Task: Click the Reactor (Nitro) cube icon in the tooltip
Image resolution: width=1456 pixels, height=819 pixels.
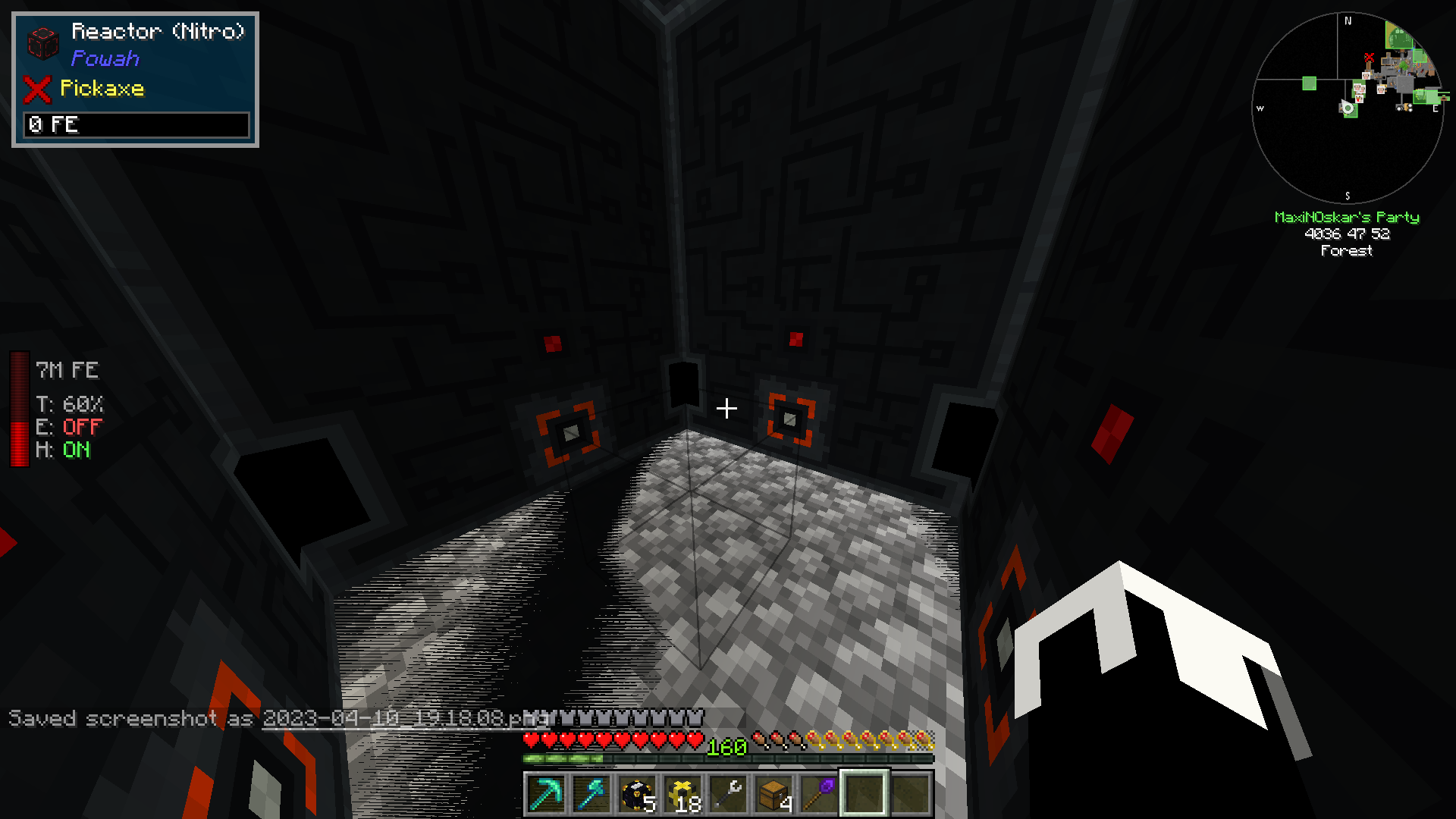Action: coord(44,44)
